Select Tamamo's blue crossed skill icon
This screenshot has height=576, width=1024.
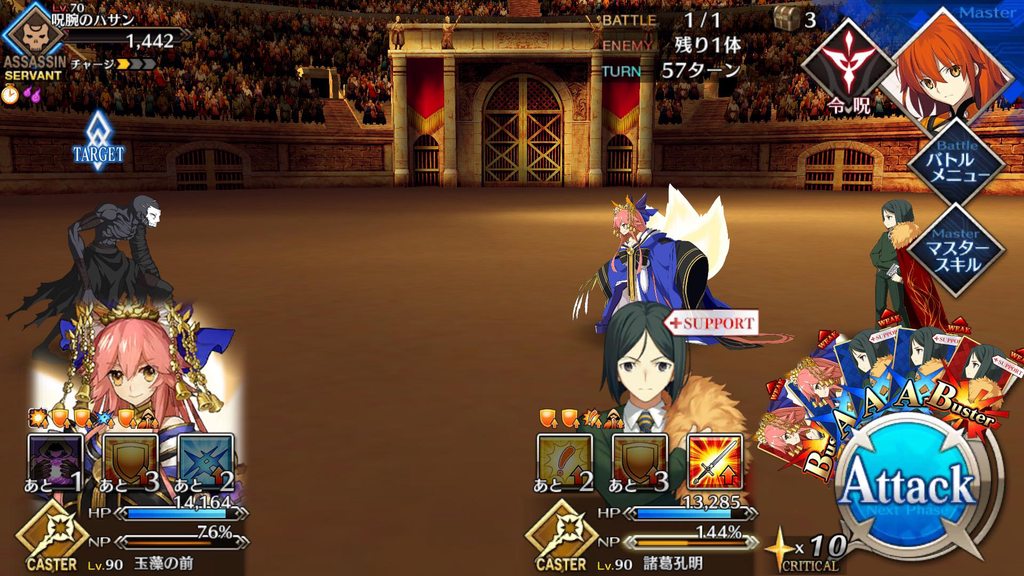coord(205,461)
